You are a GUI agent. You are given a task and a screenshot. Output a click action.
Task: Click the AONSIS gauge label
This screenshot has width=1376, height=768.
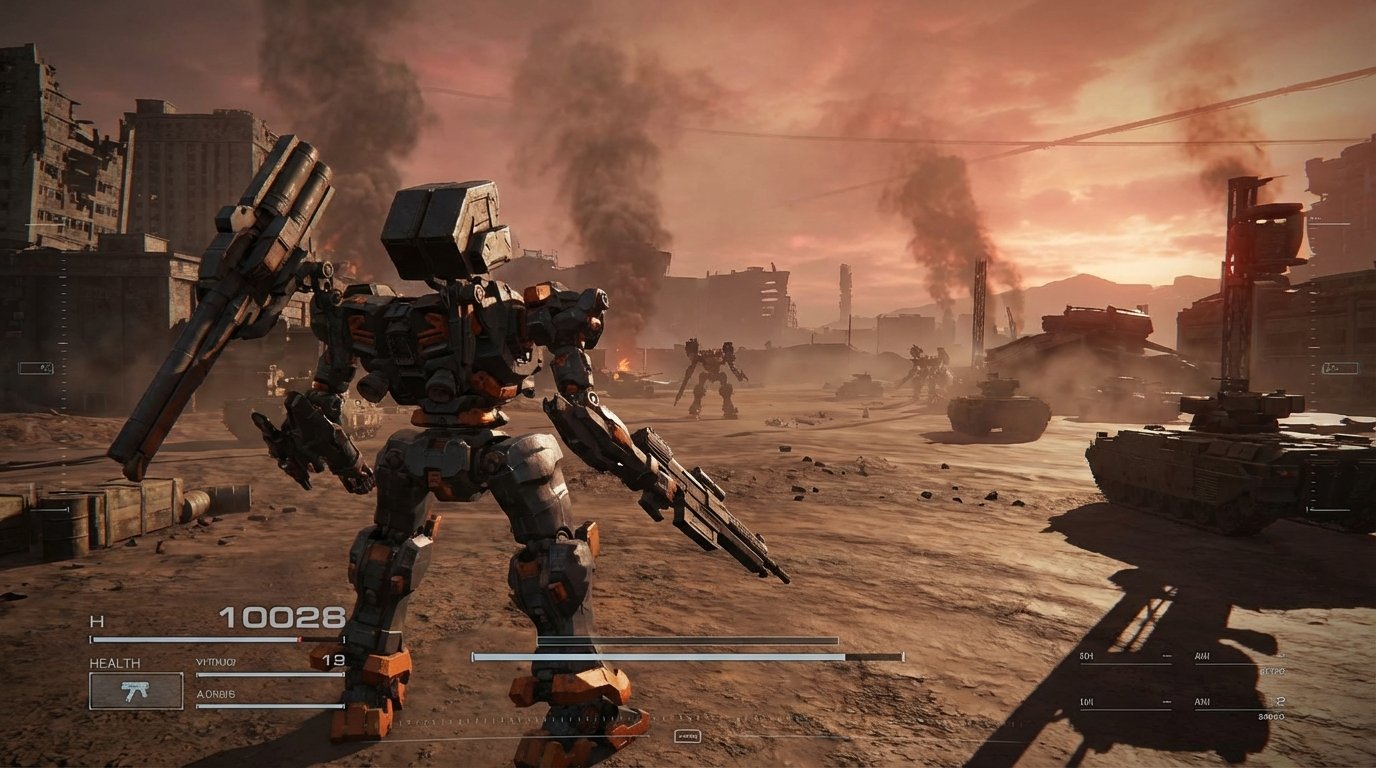coord(215,693)
